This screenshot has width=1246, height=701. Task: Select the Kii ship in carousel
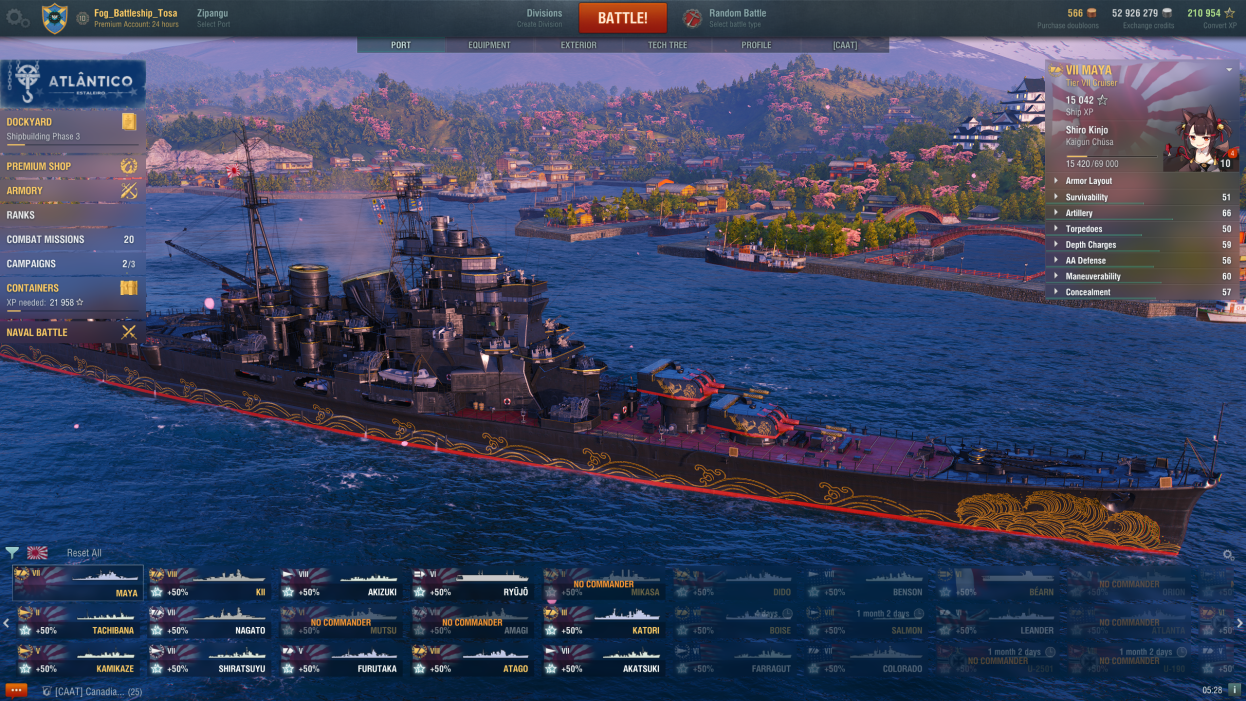[x=209, y=584]
